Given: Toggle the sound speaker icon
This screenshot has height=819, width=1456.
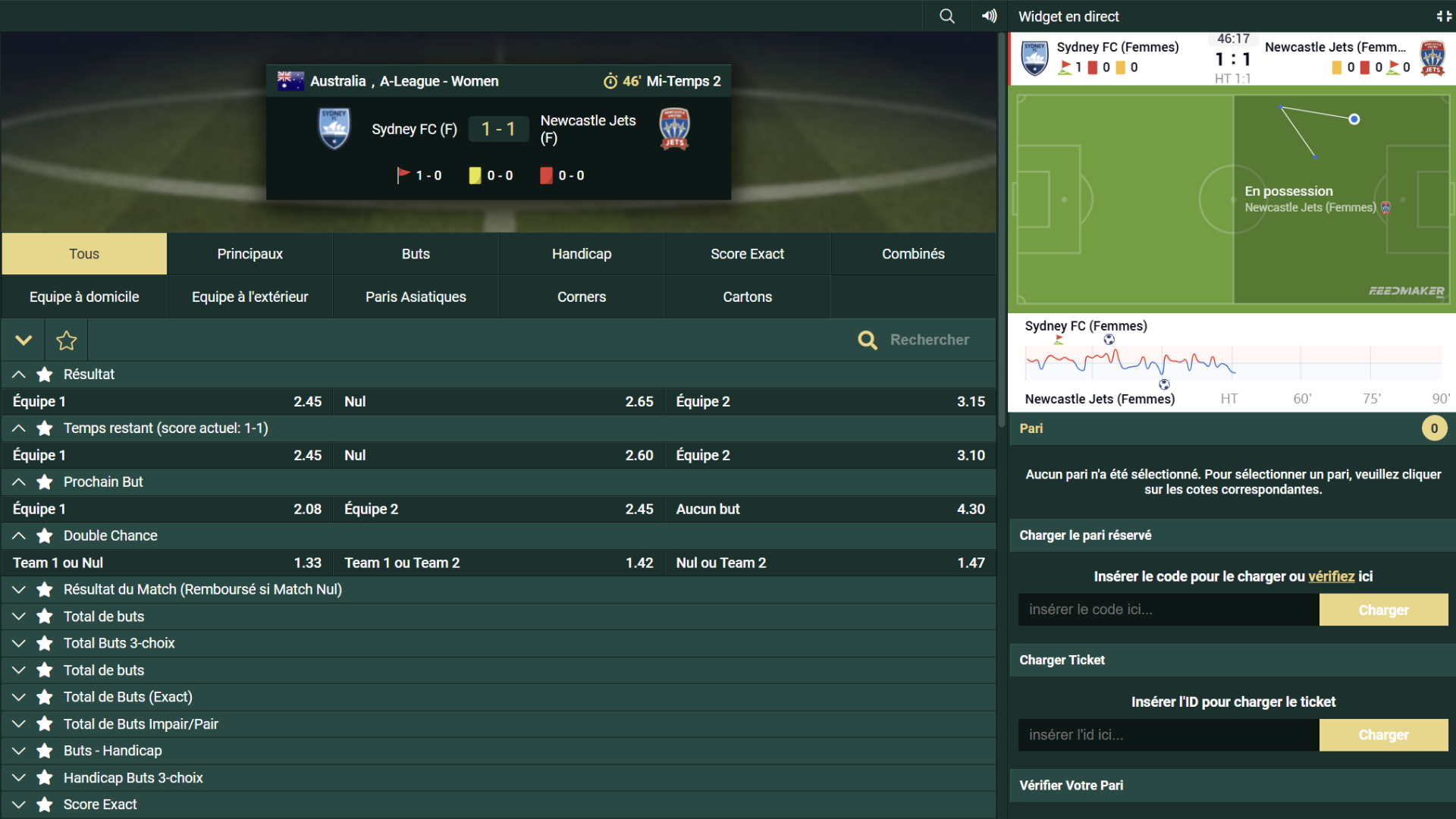Looking at the screenshot, I should click(x=989, y=16).
